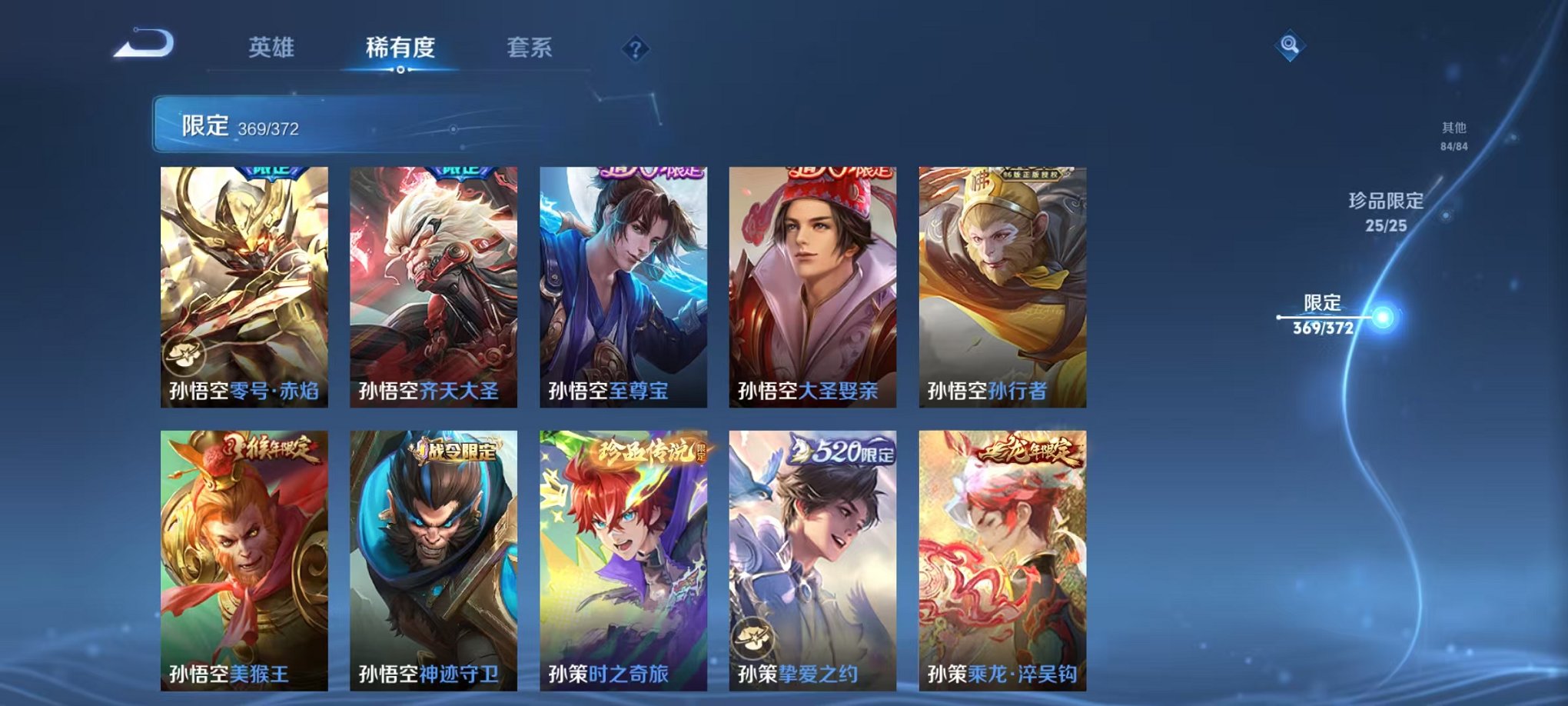Jump to 其他 84/84 section
The width and height of the screenshot is (1568, 706).
tap(1455, 135)
